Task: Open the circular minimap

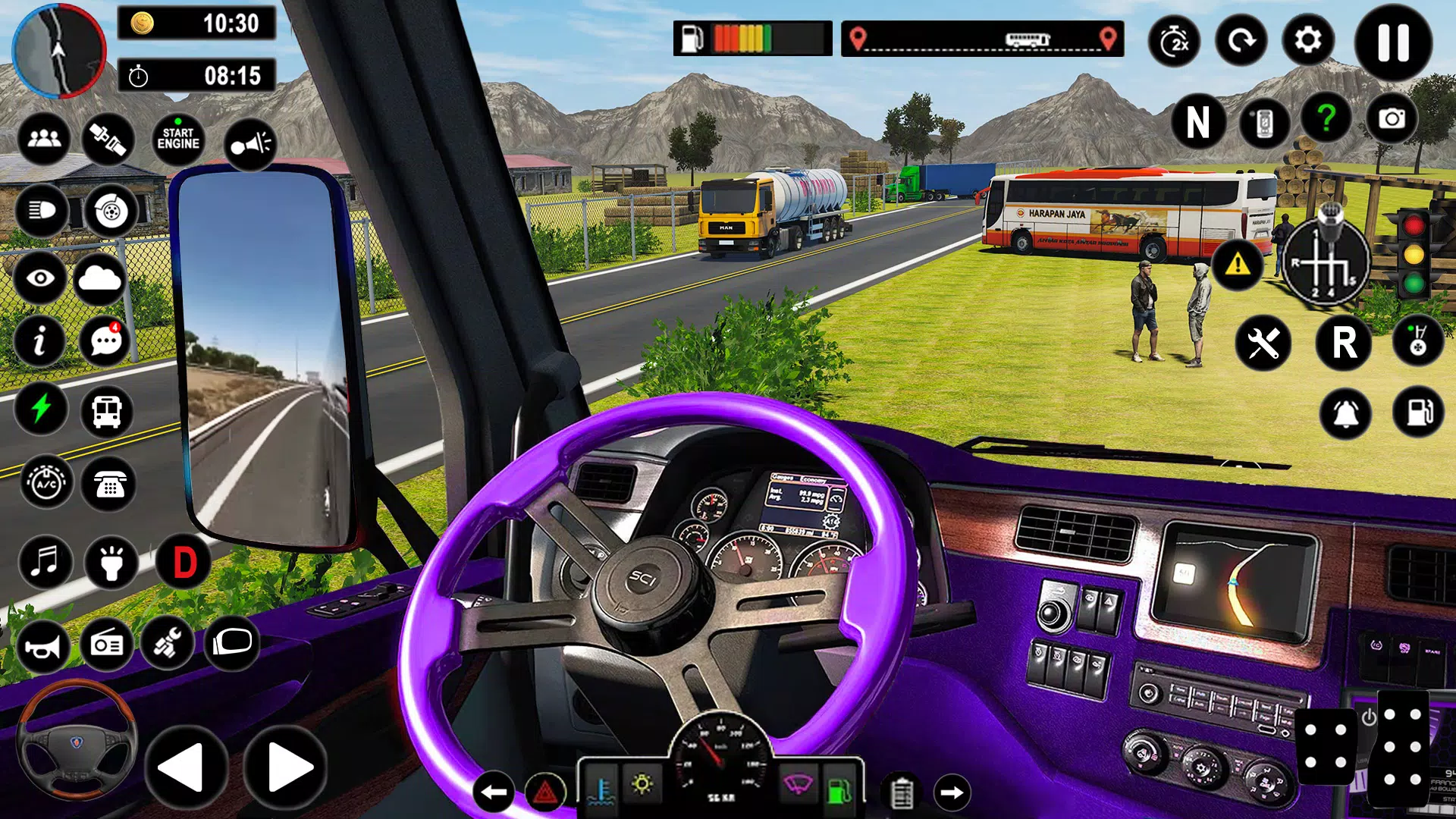Action: [x=58, y=51]
